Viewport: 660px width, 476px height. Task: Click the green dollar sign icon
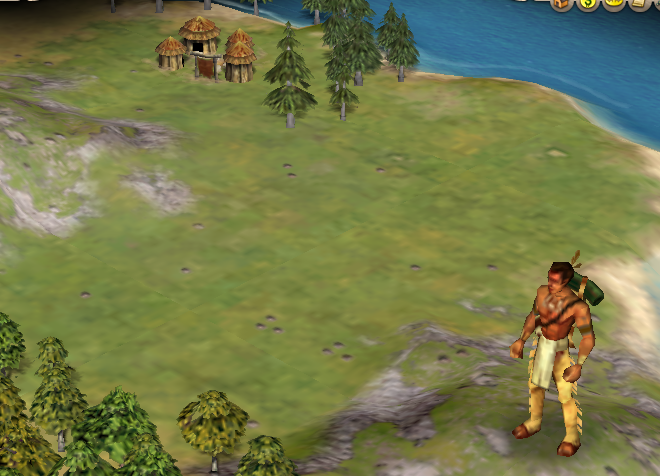[587, 3]
